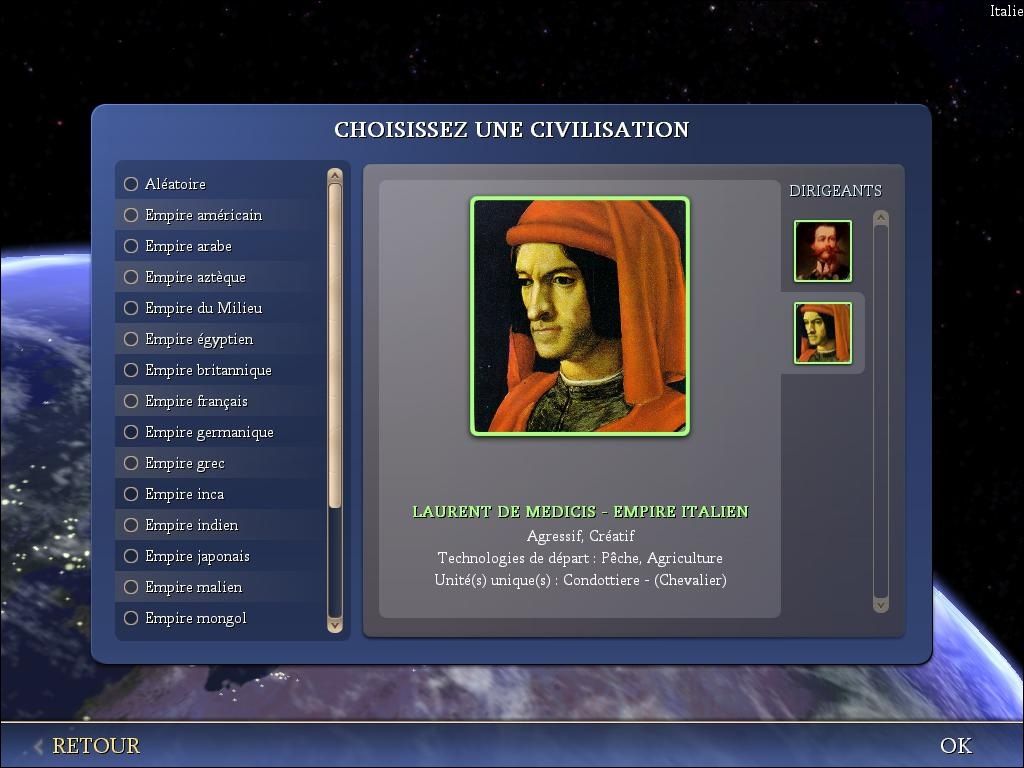Screen dimensions: 1024x768
Task: Pick Empire germanique
Action: coord(131,432)
